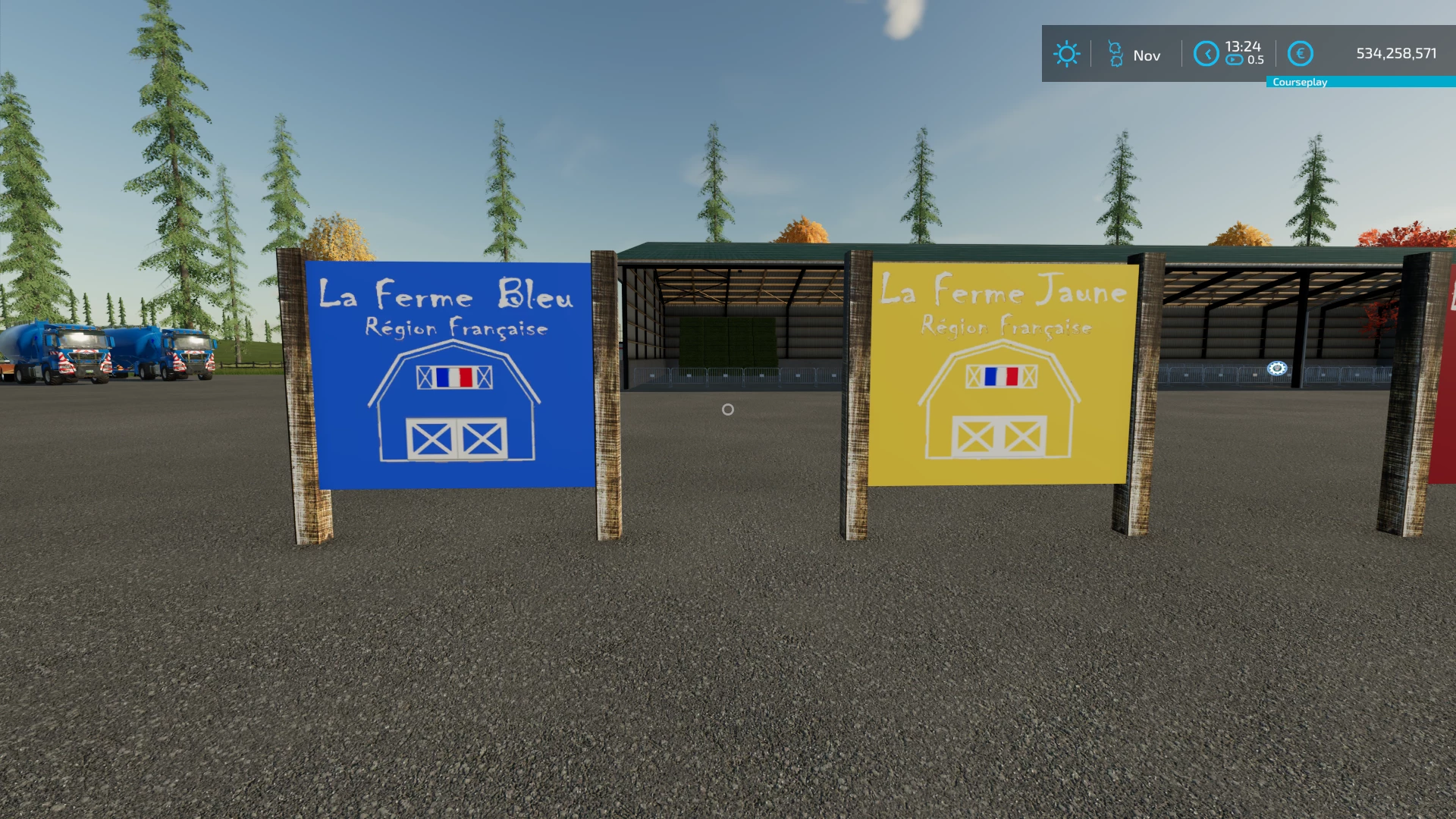1456x819 pixels.
Task: Click the gear-shaped shop trigger marker
Action: (1276, 369)
